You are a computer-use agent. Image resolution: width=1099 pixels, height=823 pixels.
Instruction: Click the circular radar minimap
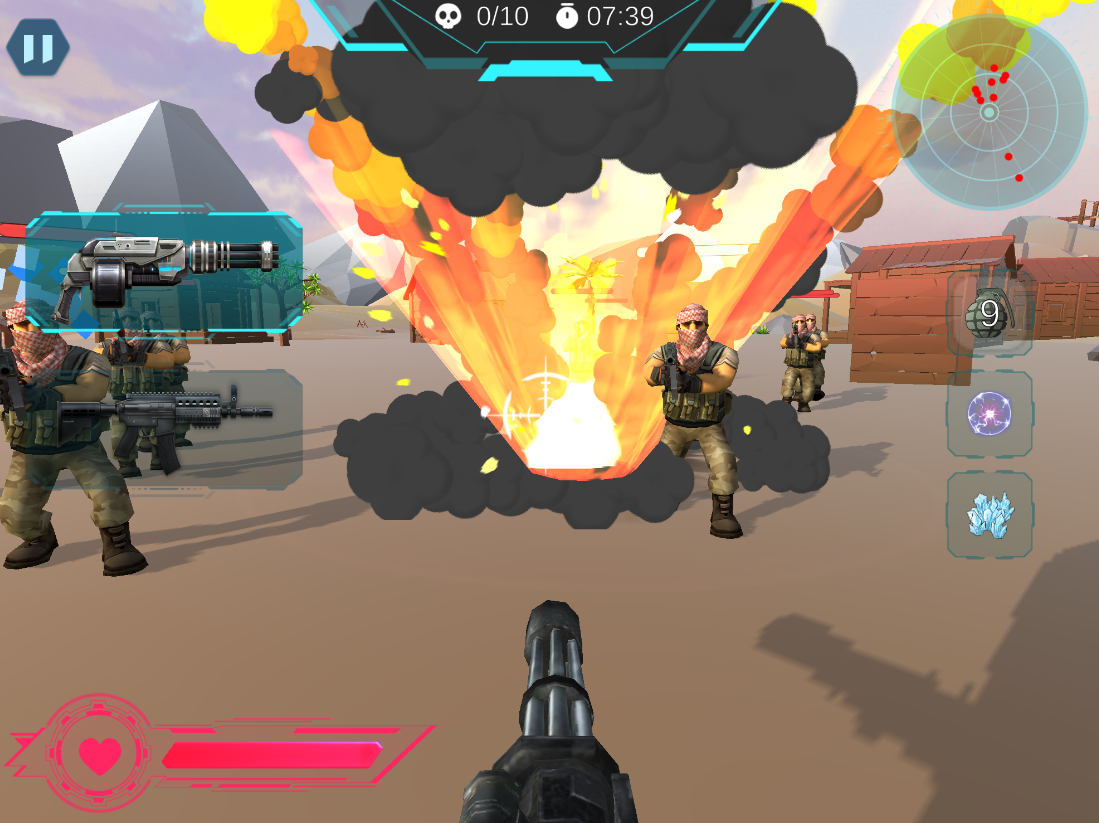[x=989, y=112]
